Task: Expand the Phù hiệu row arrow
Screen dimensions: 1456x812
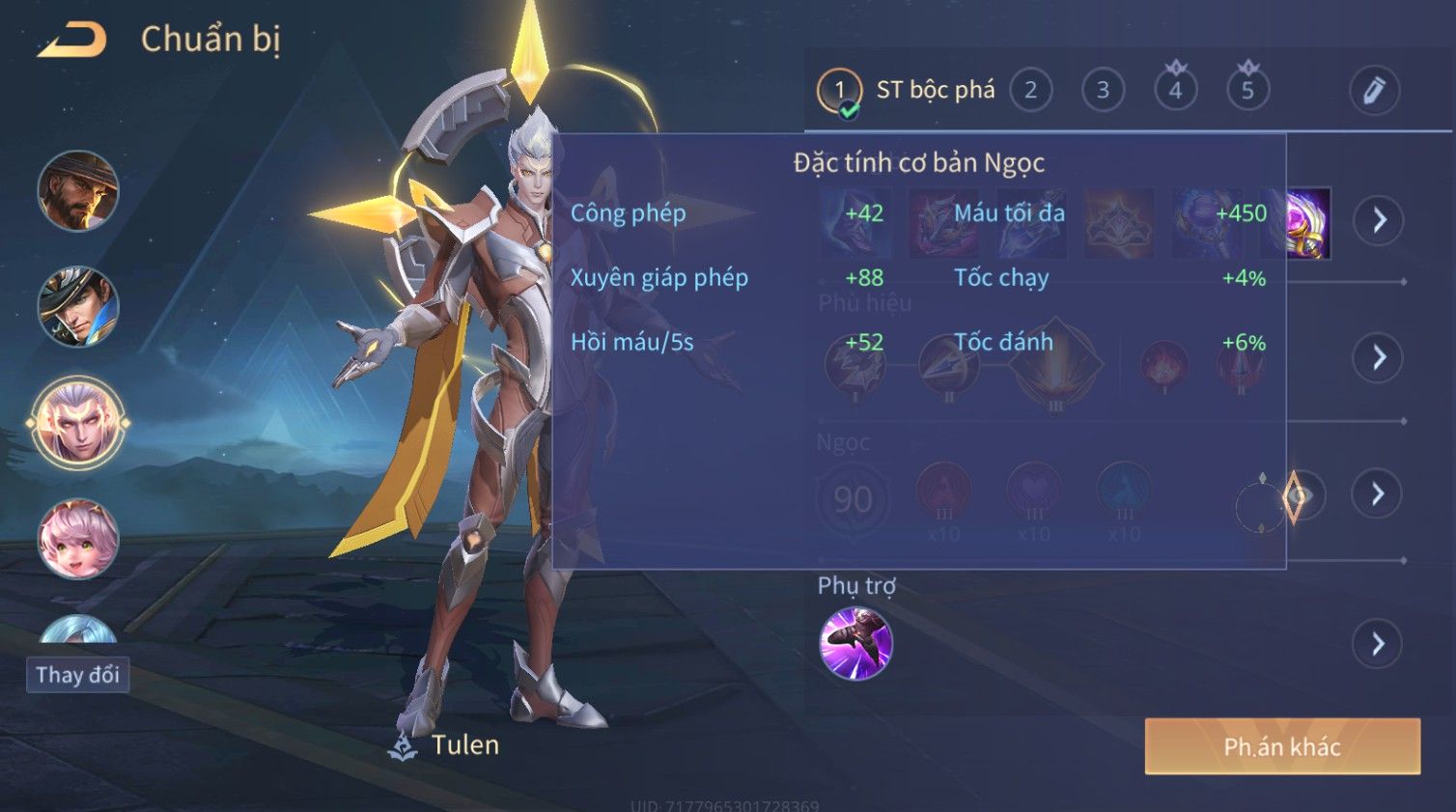Action: tap(1378, 358)
